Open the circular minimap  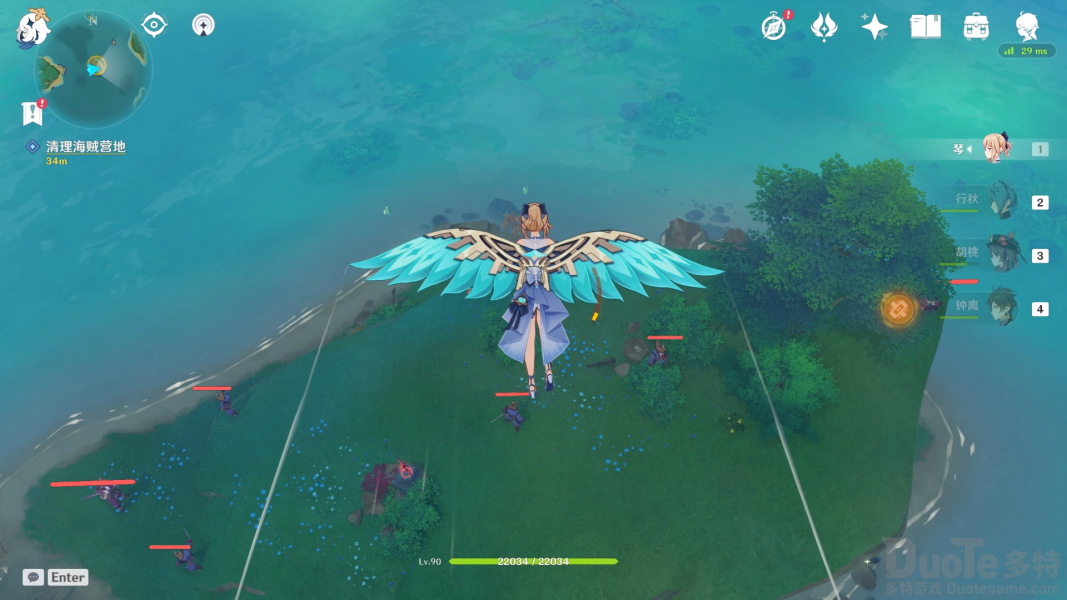[92, 67]
